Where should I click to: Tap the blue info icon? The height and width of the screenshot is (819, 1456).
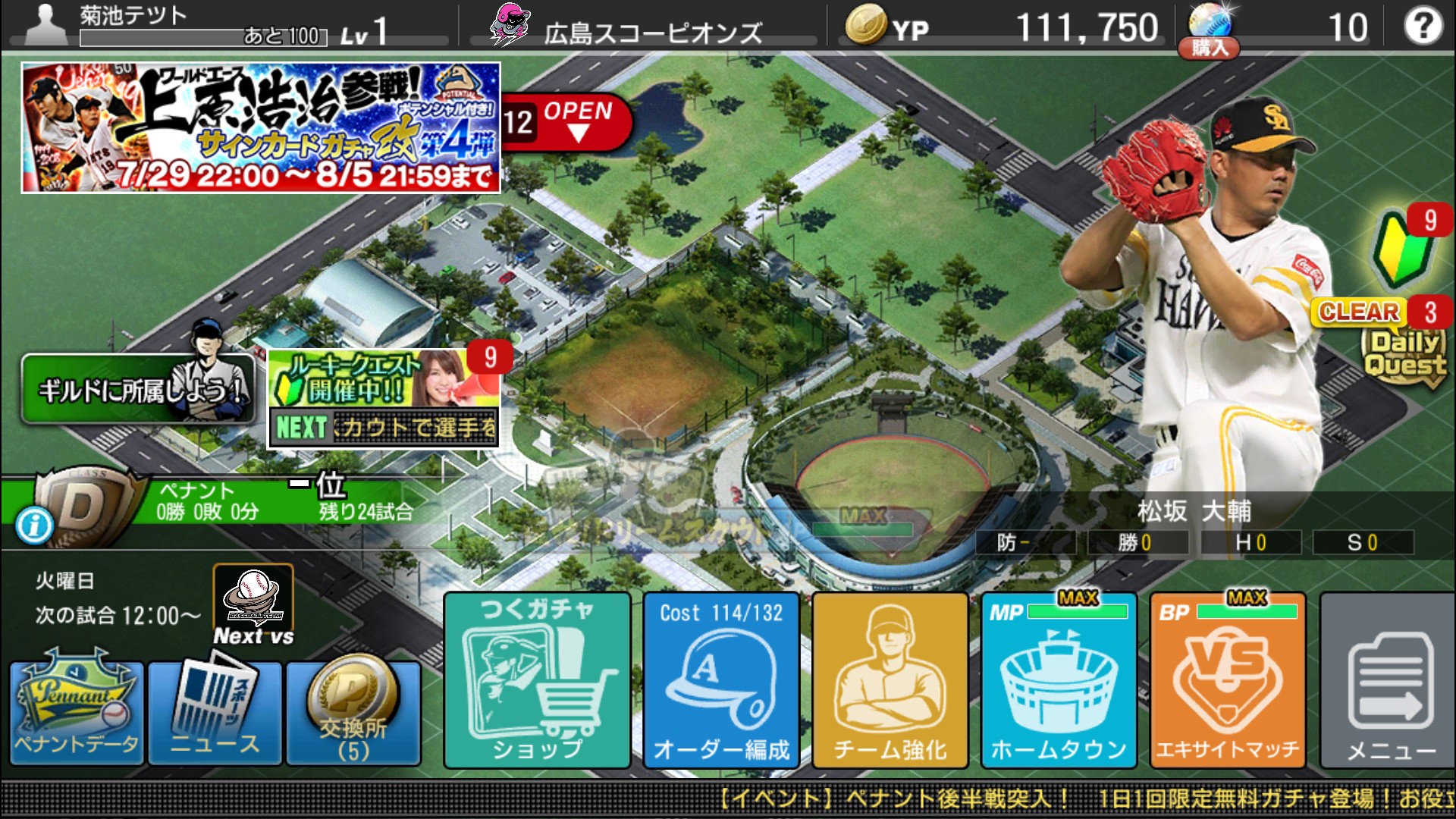tap(34, 526)
